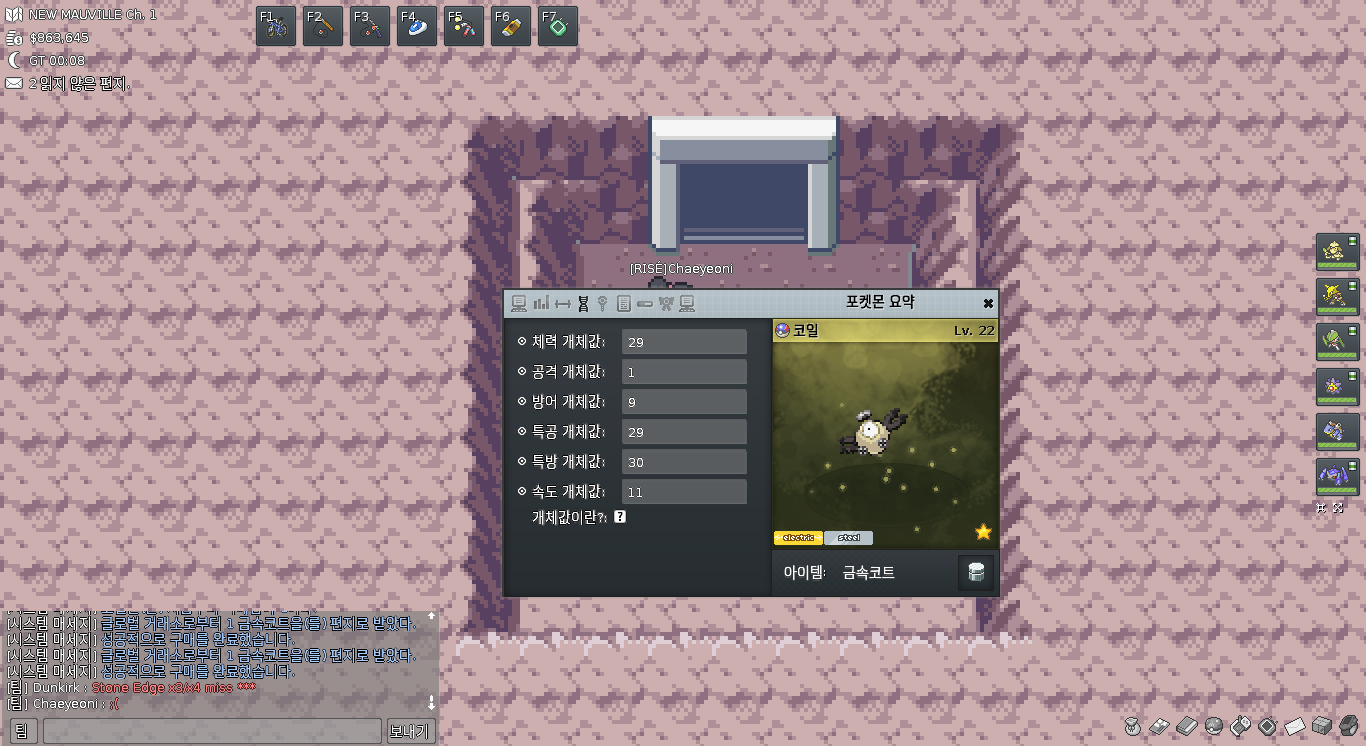The image size is (1366, 746).
Task: Toggle the gold star favorite on 코일
Action: point(983,532)
